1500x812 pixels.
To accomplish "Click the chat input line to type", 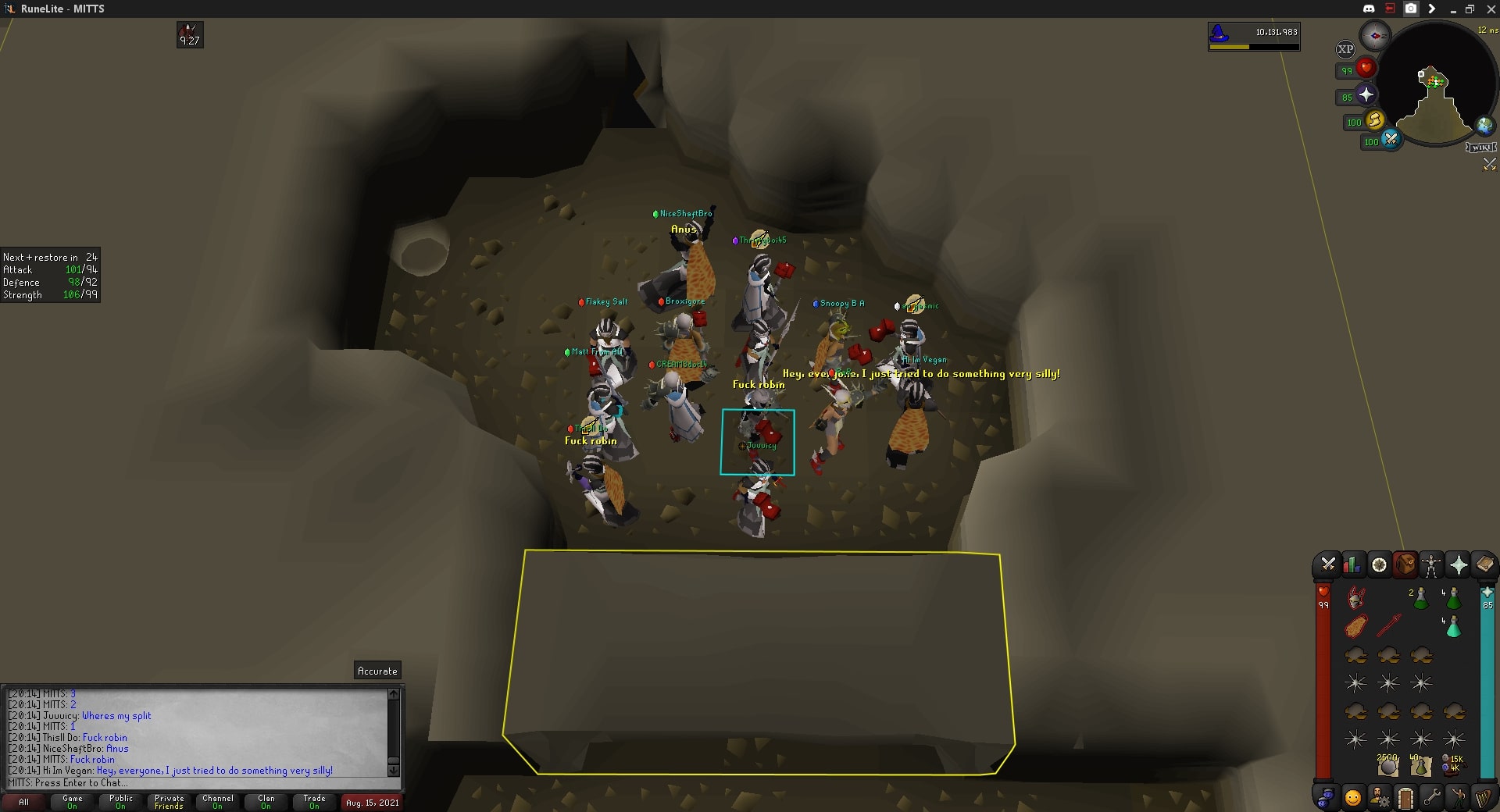I will tap(117, 782).
